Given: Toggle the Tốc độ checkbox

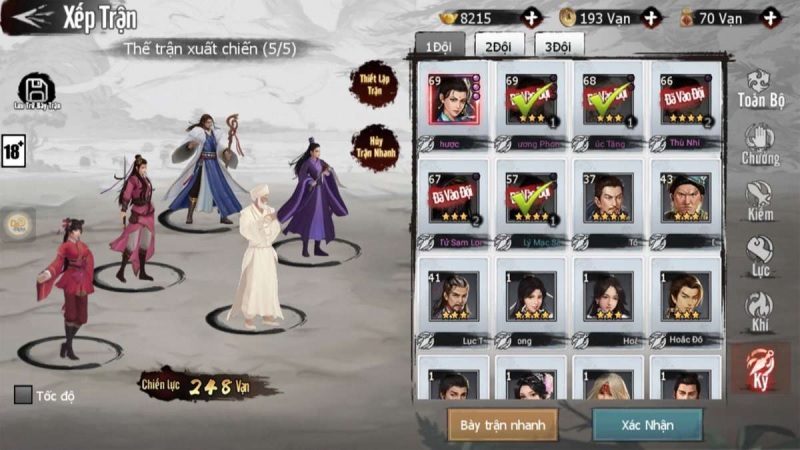Looking at the screenshot, I should 23,395.
